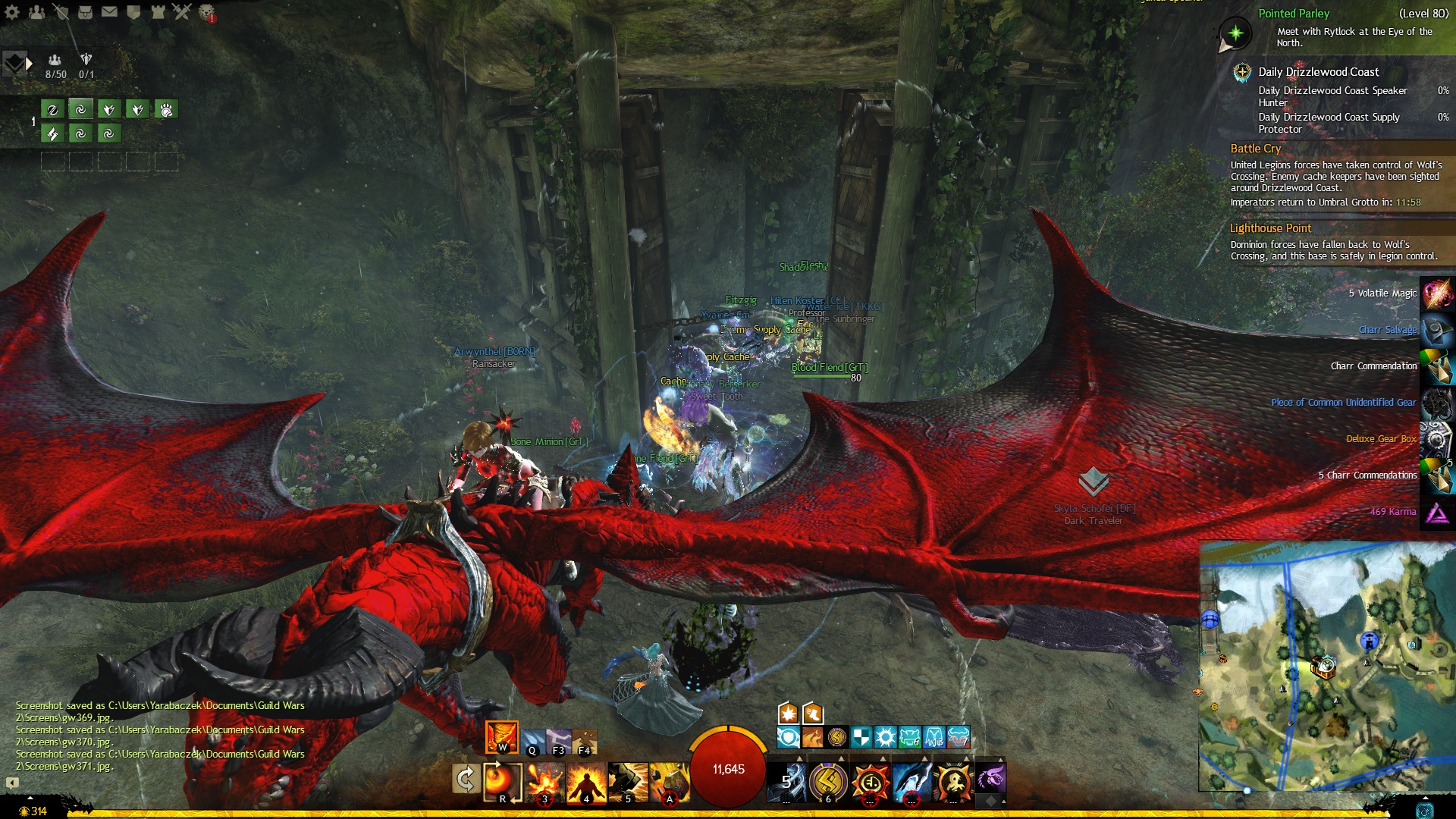Open the Black Lion Trading Post icon

tap(206, 11)
